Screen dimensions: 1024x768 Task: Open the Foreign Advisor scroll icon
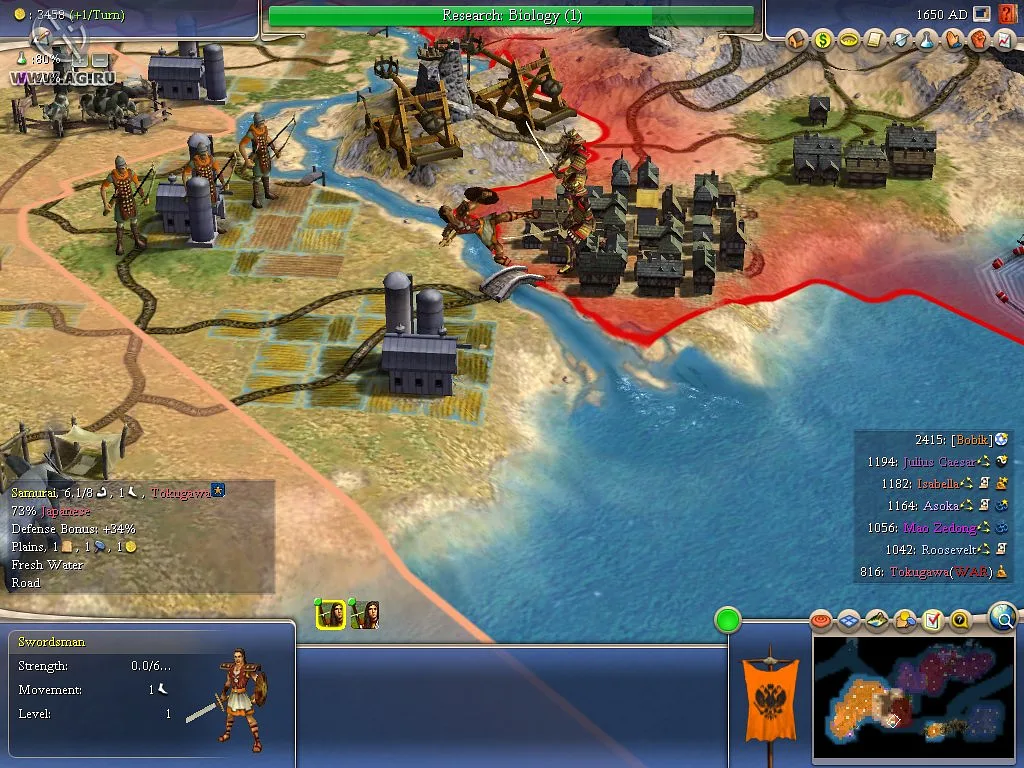[x=875, y=40]
